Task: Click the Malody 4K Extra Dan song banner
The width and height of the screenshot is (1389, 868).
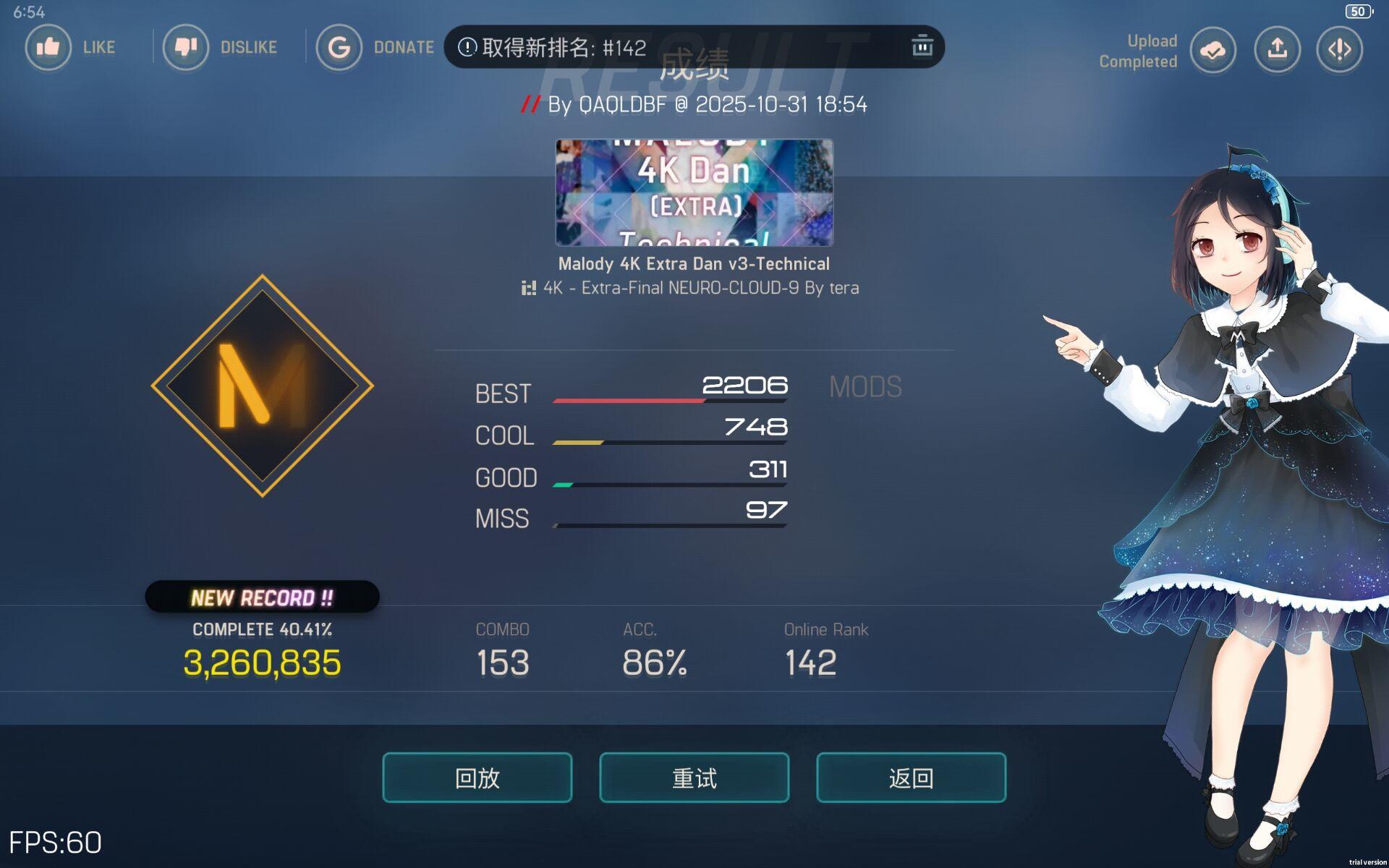Action: click(694, 194)
